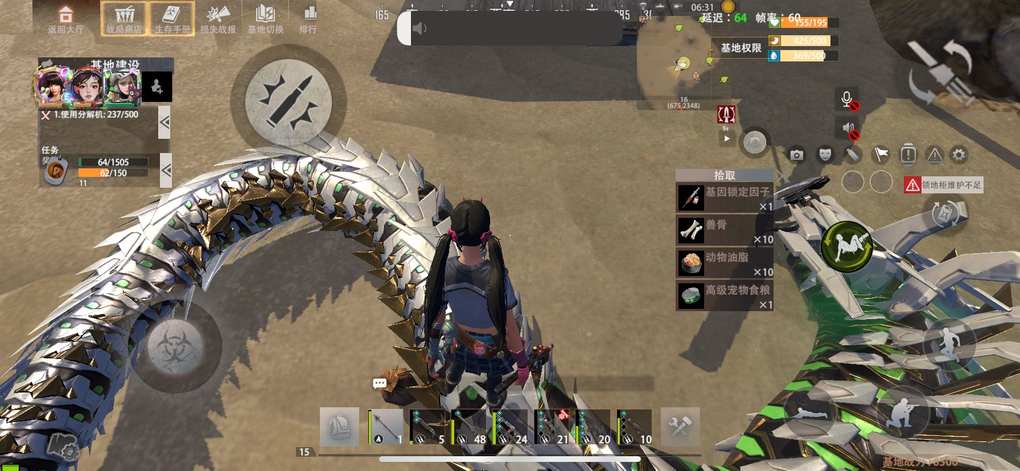Tap the green sit-down stance button
The image size is (1020, 471).
(x=846, y=243)
